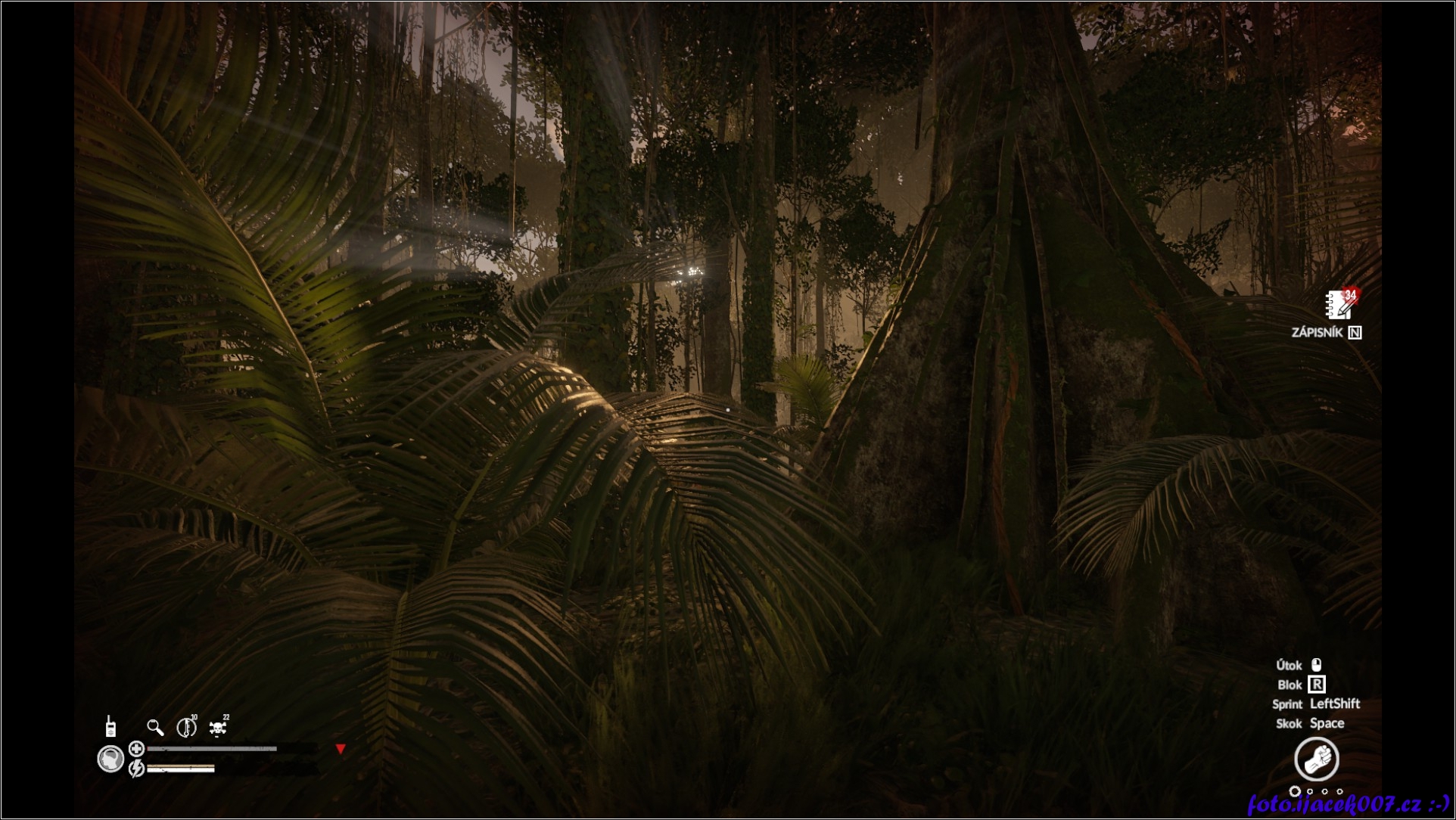
Task: Select the fist weapon slot icon
Action: click(x=1317, y=759)
